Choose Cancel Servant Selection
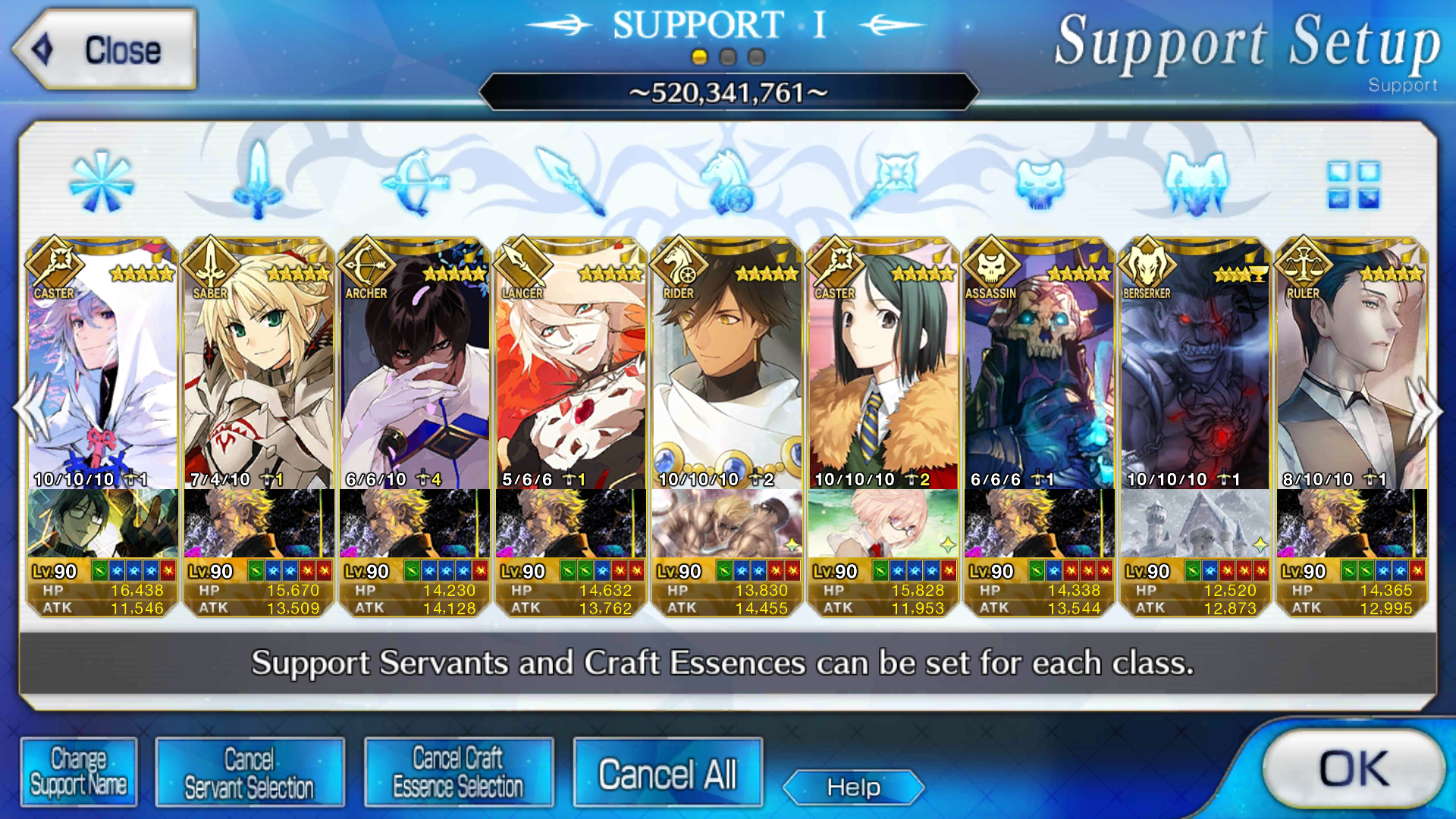 tap(249, 772)
